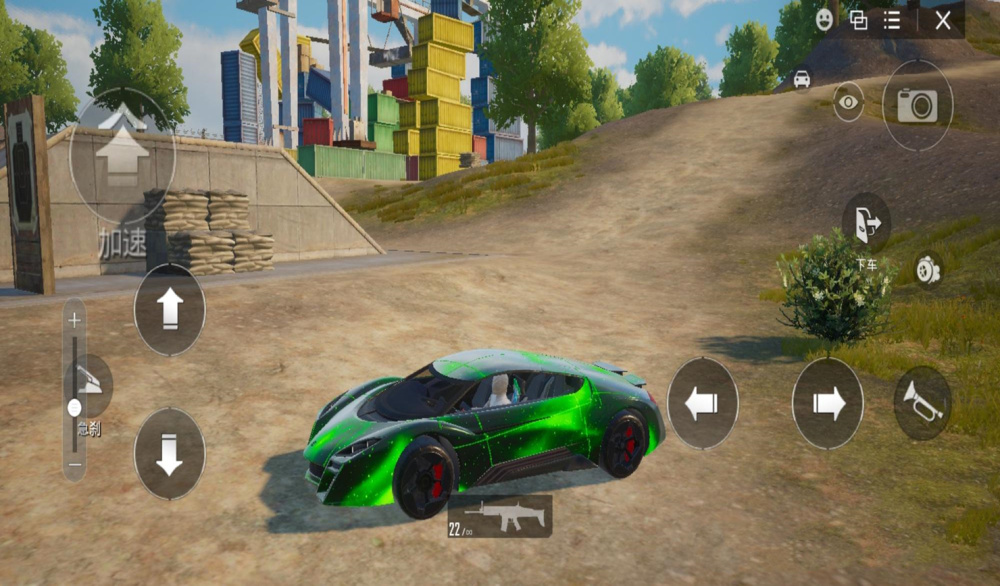Screen dimensions: 1000x586
Task: Drive forward with the up arrow
Action: point(169,309)
